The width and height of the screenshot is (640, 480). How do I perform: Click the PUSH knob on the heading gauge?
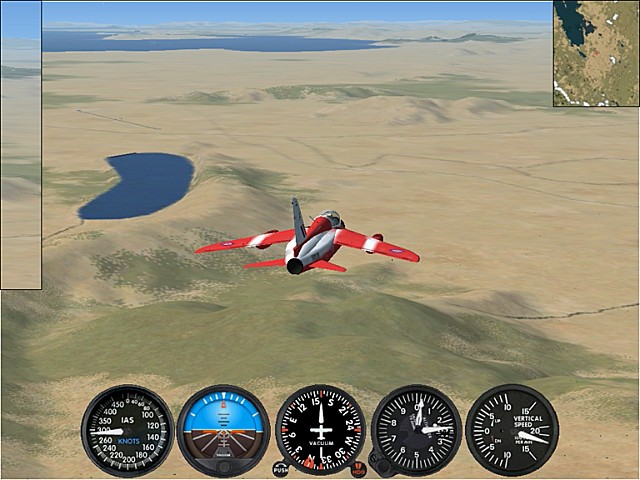pyautogui.click(x=281, y=468)
